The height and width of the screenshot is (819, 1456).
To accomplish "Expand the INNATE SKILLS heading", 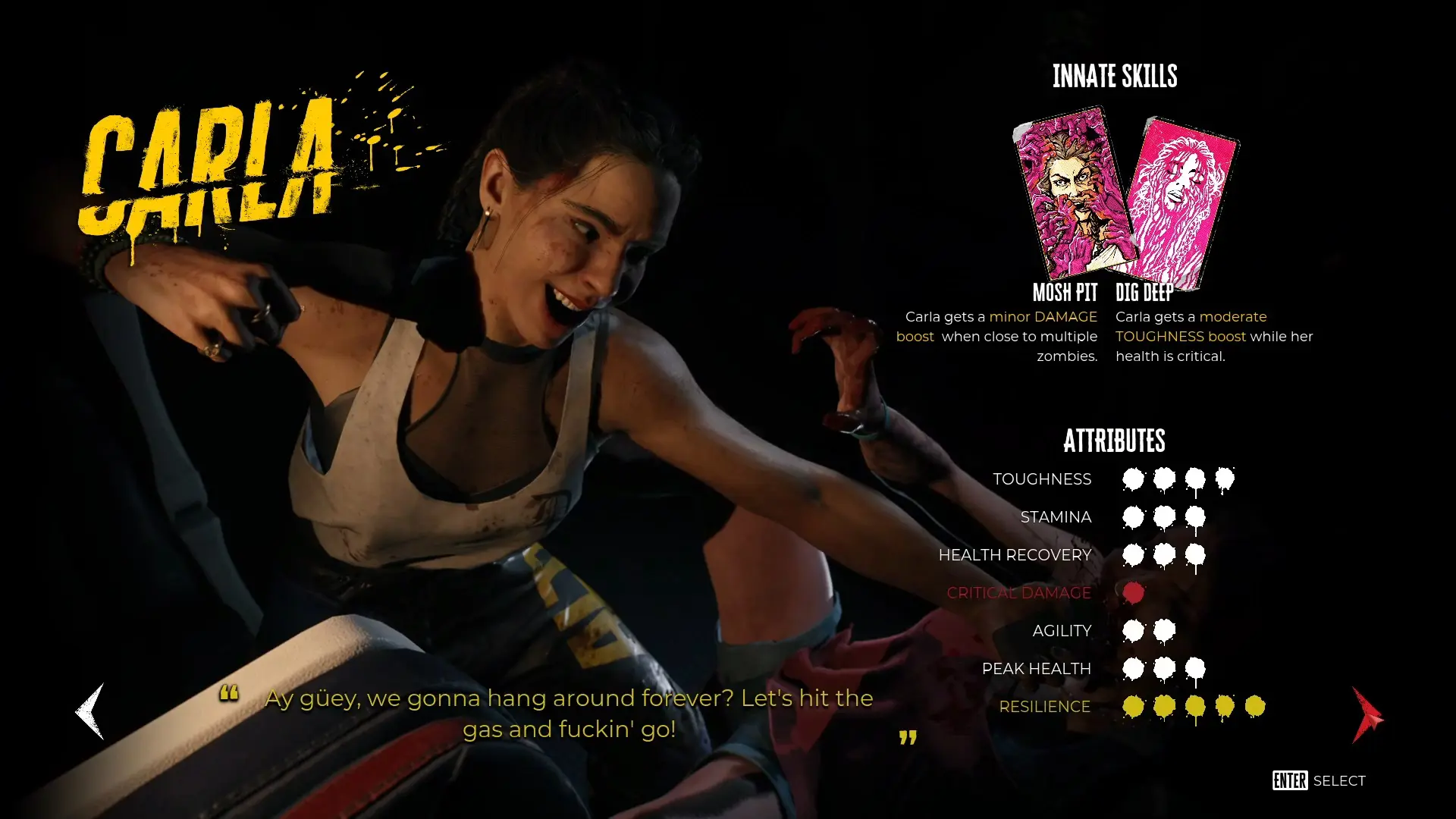I will click(1115, 76).
